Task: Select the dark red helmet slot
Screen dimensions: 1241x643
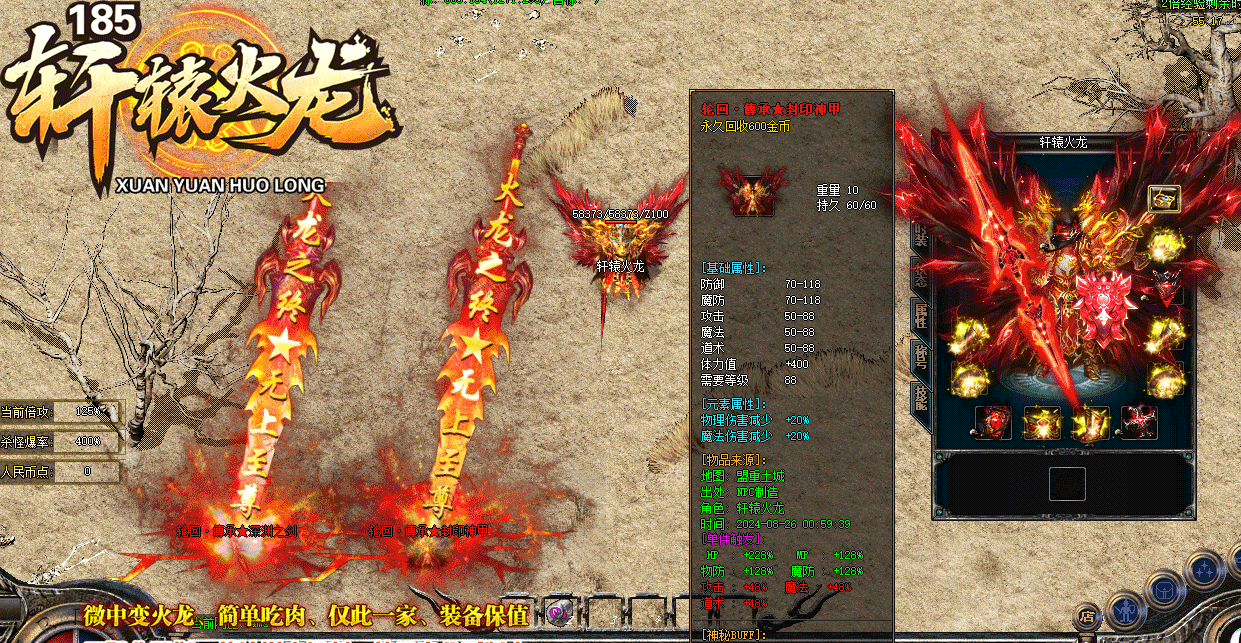Action: (x=1164, y=285)
